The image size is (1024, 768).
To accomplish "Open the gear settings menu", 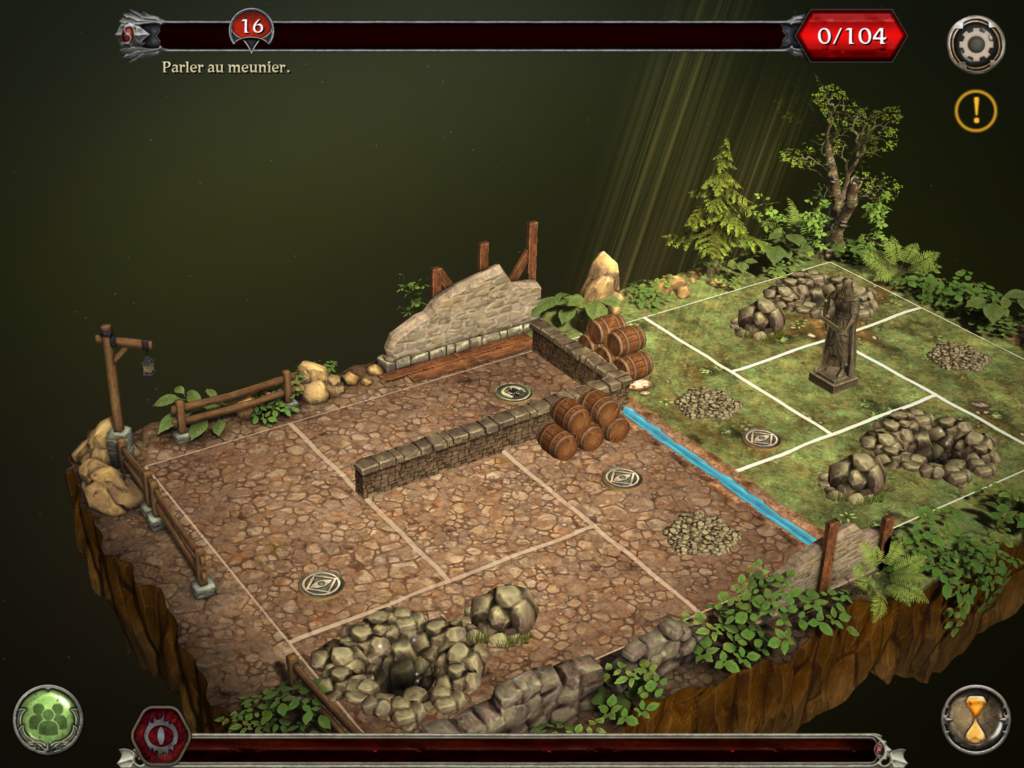I will [975, 45].
